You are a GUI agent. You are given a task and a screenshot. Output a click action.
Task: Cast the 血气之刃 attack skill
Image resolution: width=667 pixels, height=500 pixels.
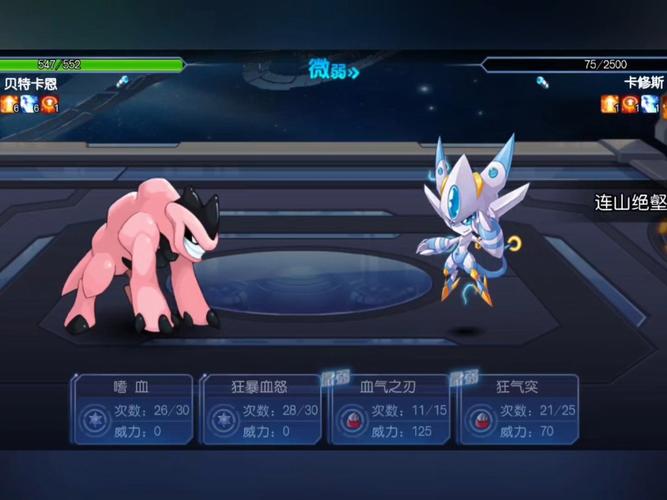pyautogui.click(x=390, y=409)
